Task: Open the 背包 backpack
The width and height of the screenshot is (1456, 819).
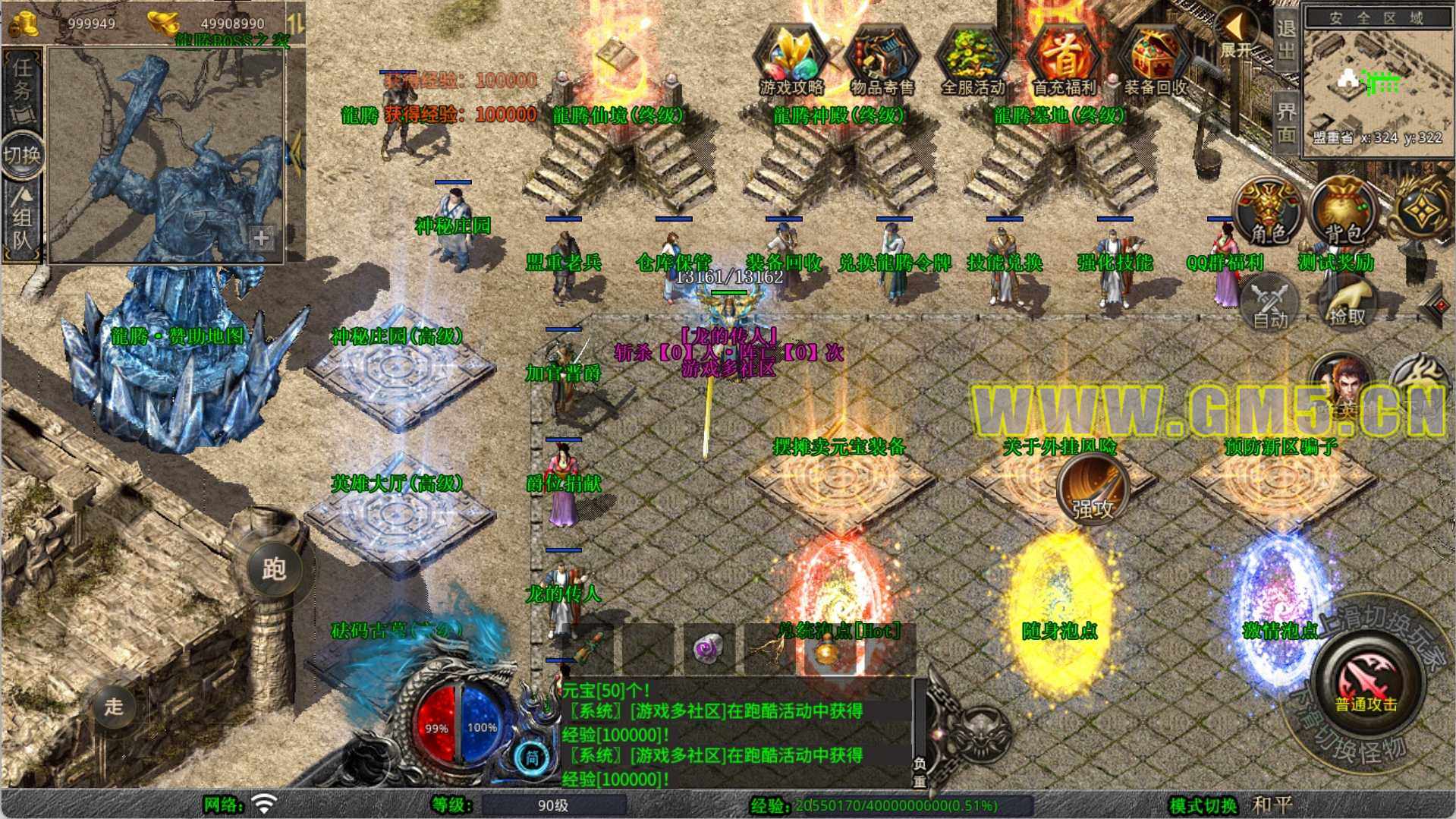Action: 1344,213
